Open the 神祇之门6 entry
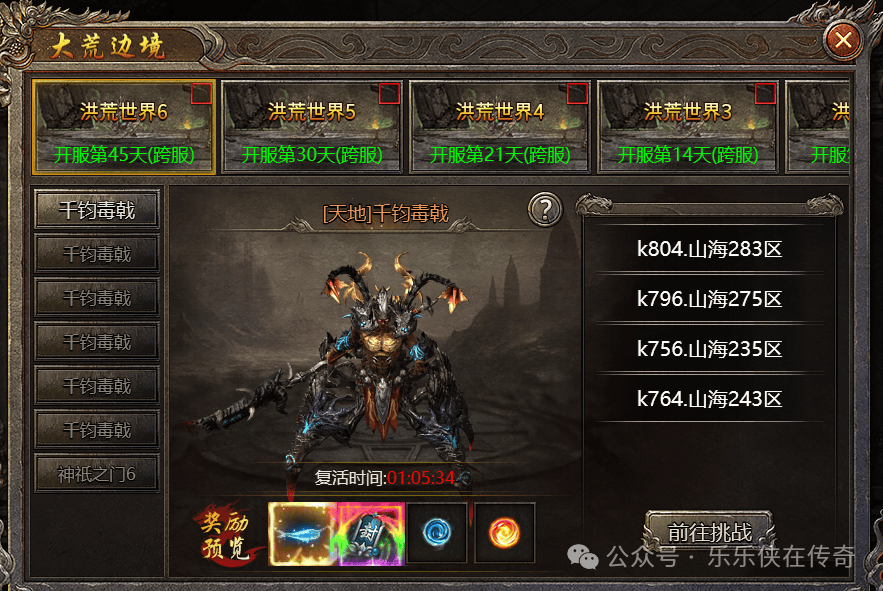This screenshot has height=591, width=883. point(97,474)
